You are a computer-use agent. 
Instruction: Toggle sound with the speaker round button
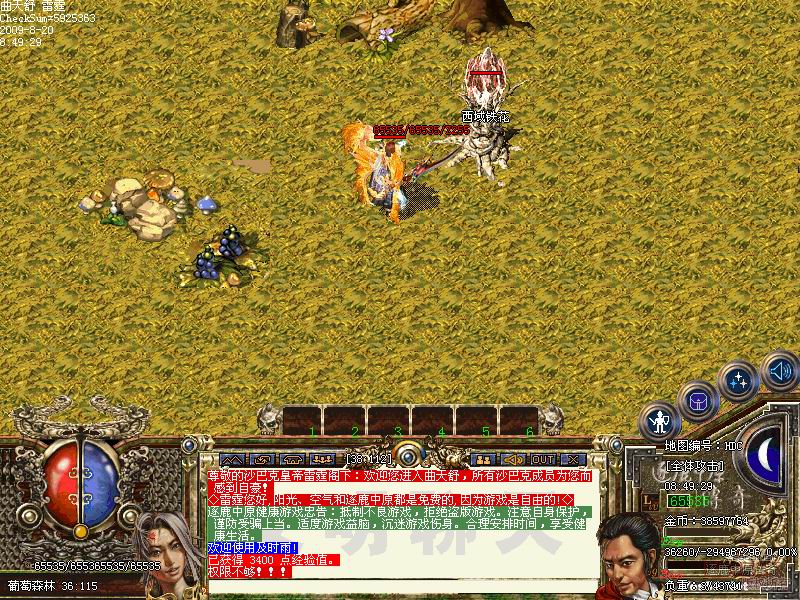[x=779, y=371]
